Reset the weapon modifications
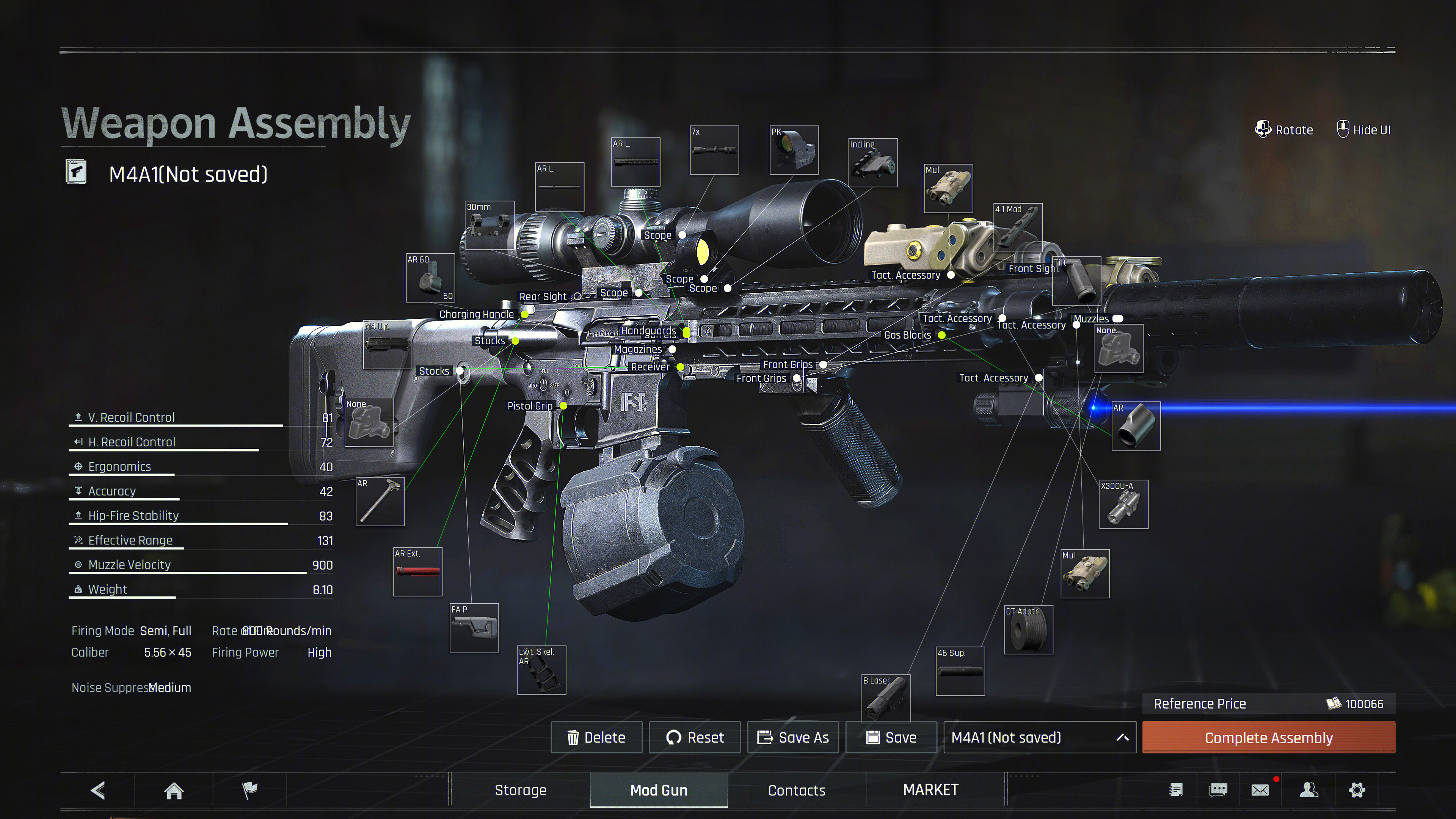 point(695,737)
